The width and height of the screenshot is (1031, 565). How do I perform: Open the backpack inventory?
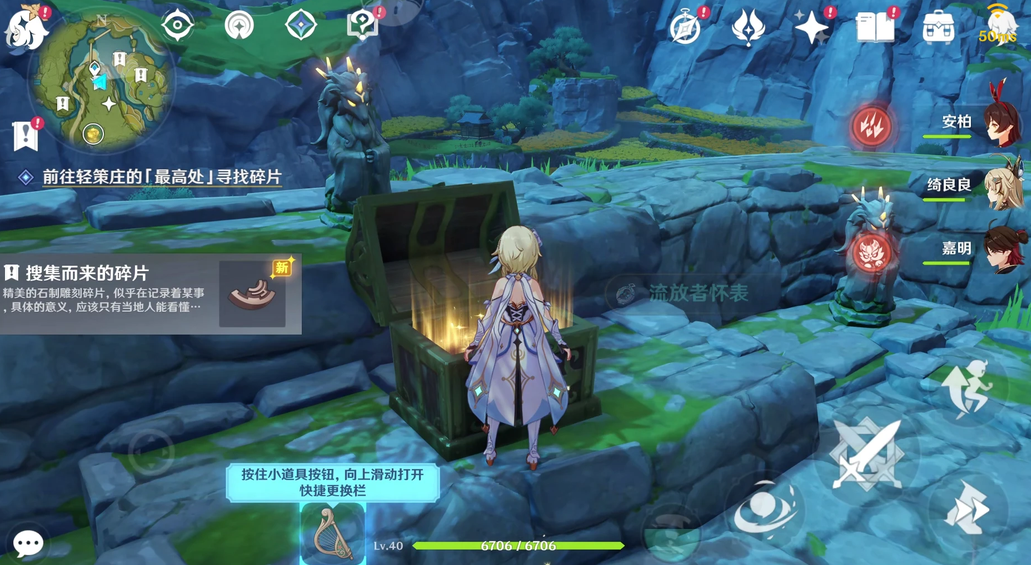pyautogui.click(x=938, y=28)
